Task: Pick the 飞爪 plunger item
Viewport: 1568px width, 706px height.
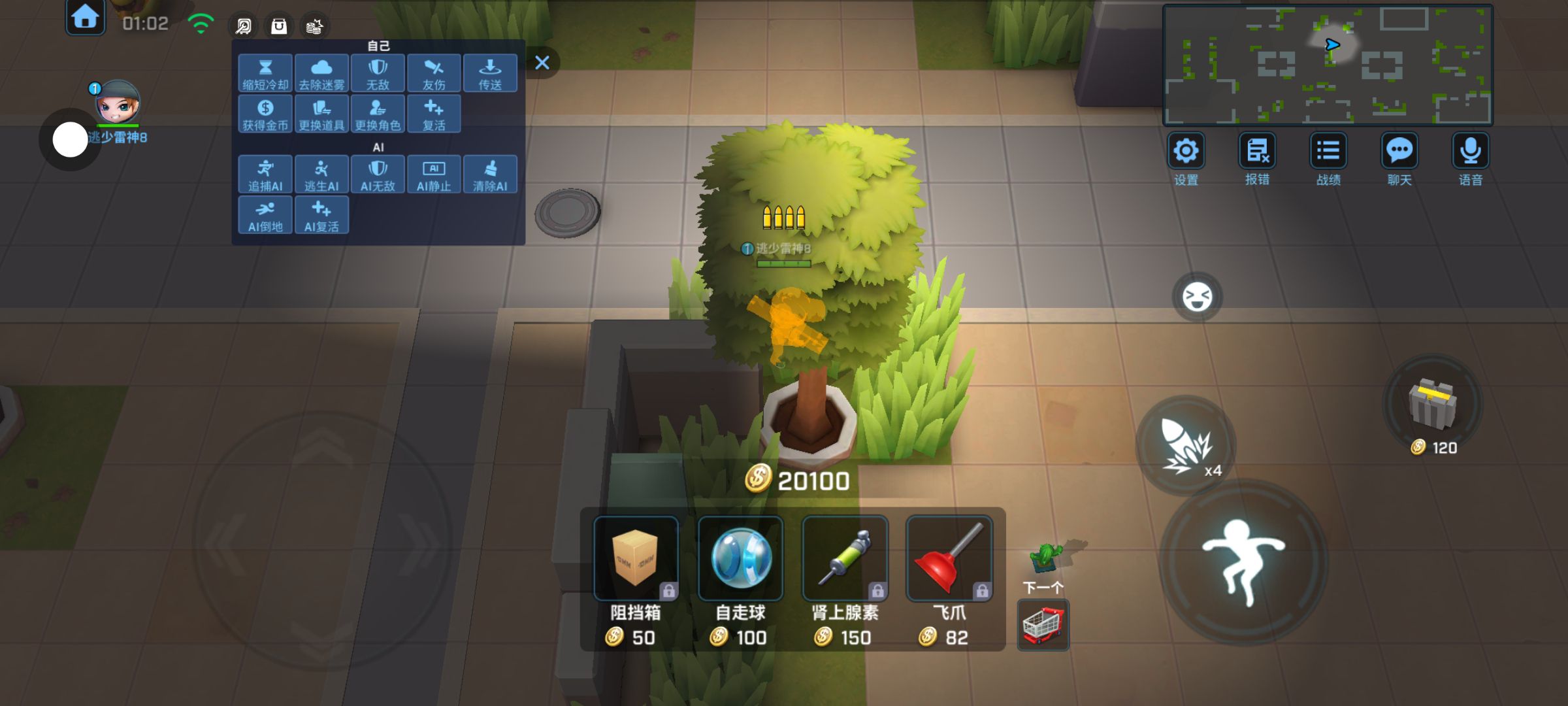Action: pyautogui.click(x=949, y=559)
